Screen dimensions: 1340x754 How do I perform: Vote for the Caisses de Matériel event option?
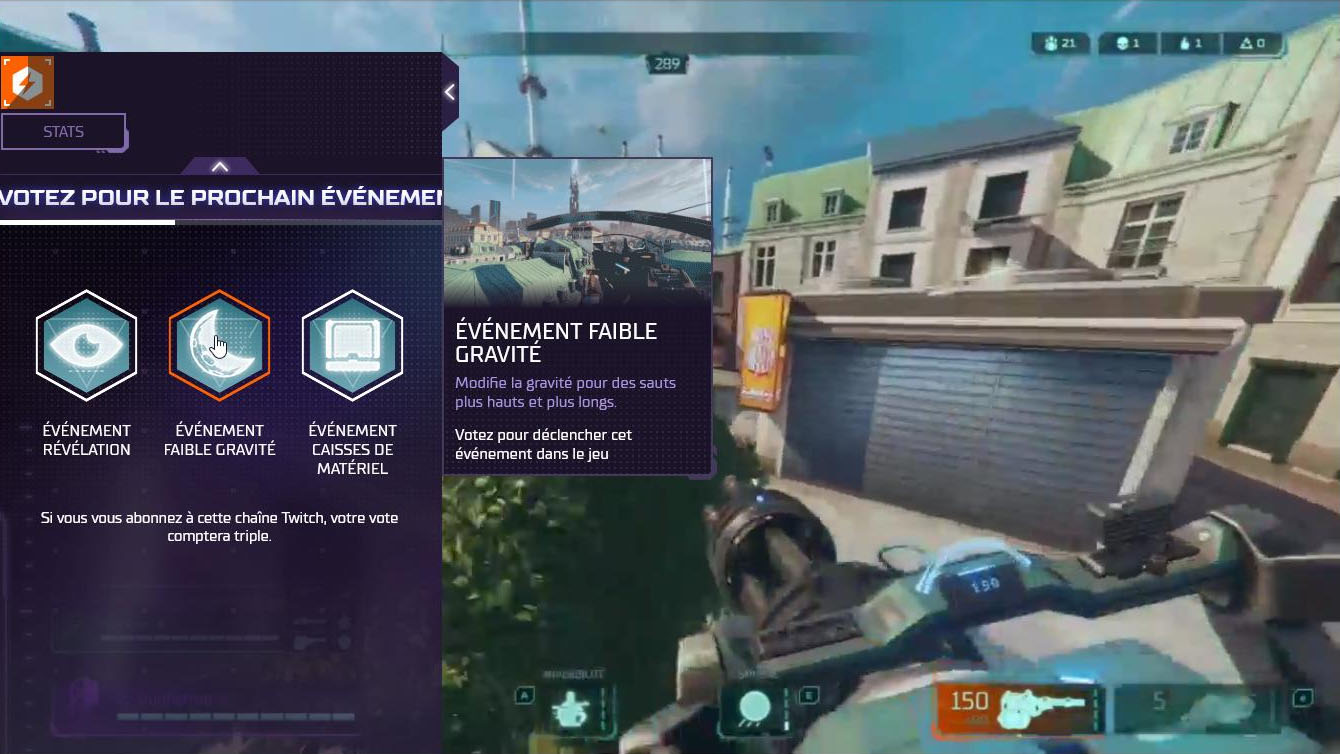(x=352, y=344)
